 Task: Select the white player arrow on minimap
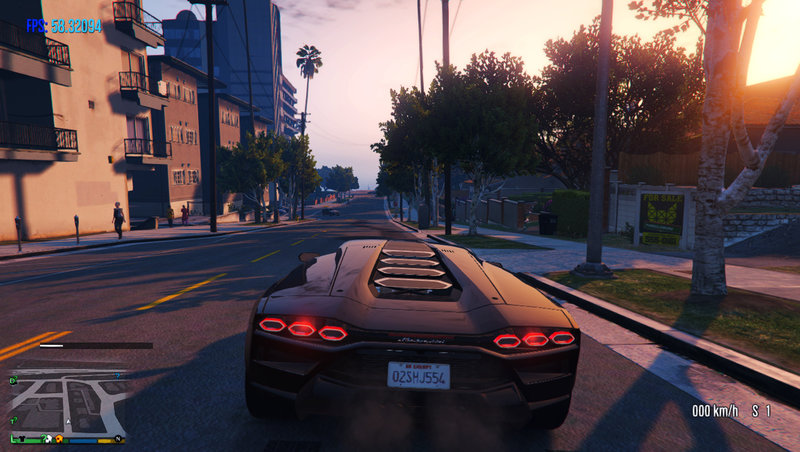point(68,421)
